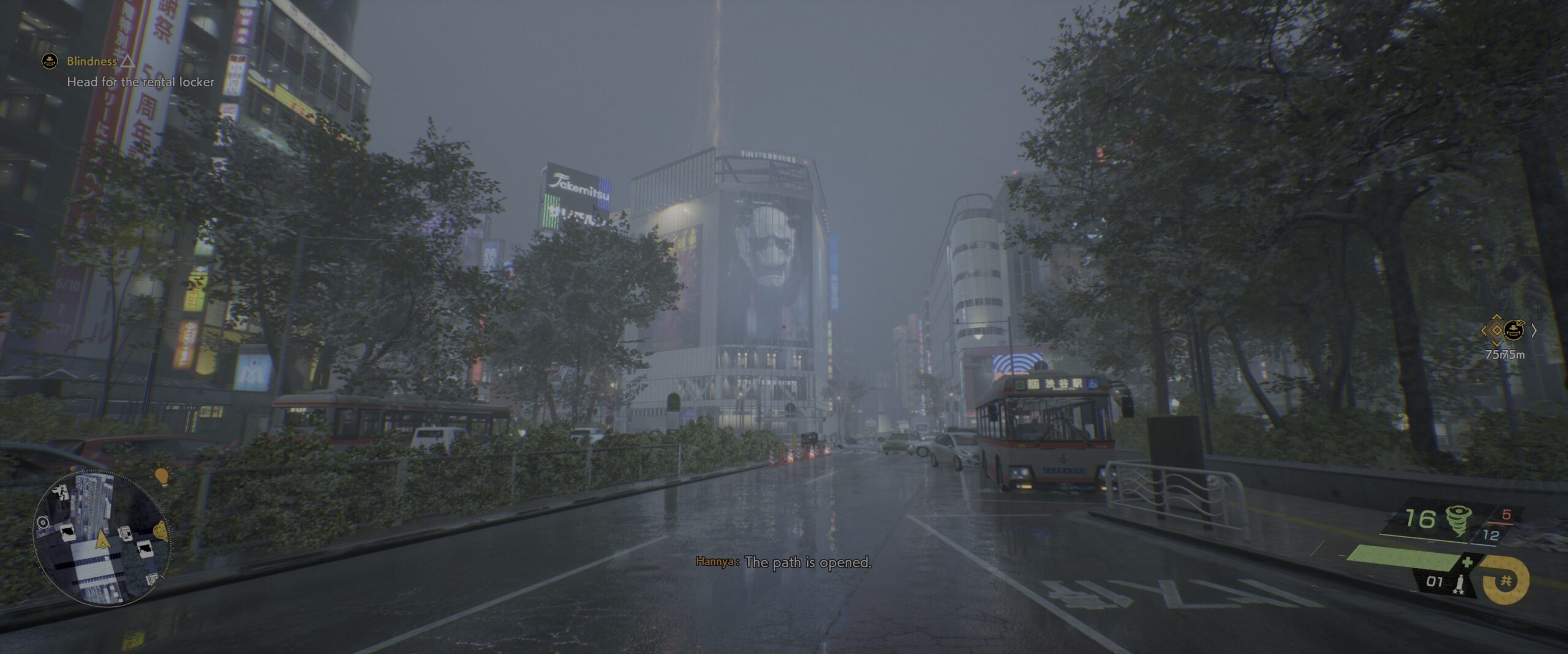Click the circular quest objective marker icon
1568x654 pixels.
pos(1513,330)
